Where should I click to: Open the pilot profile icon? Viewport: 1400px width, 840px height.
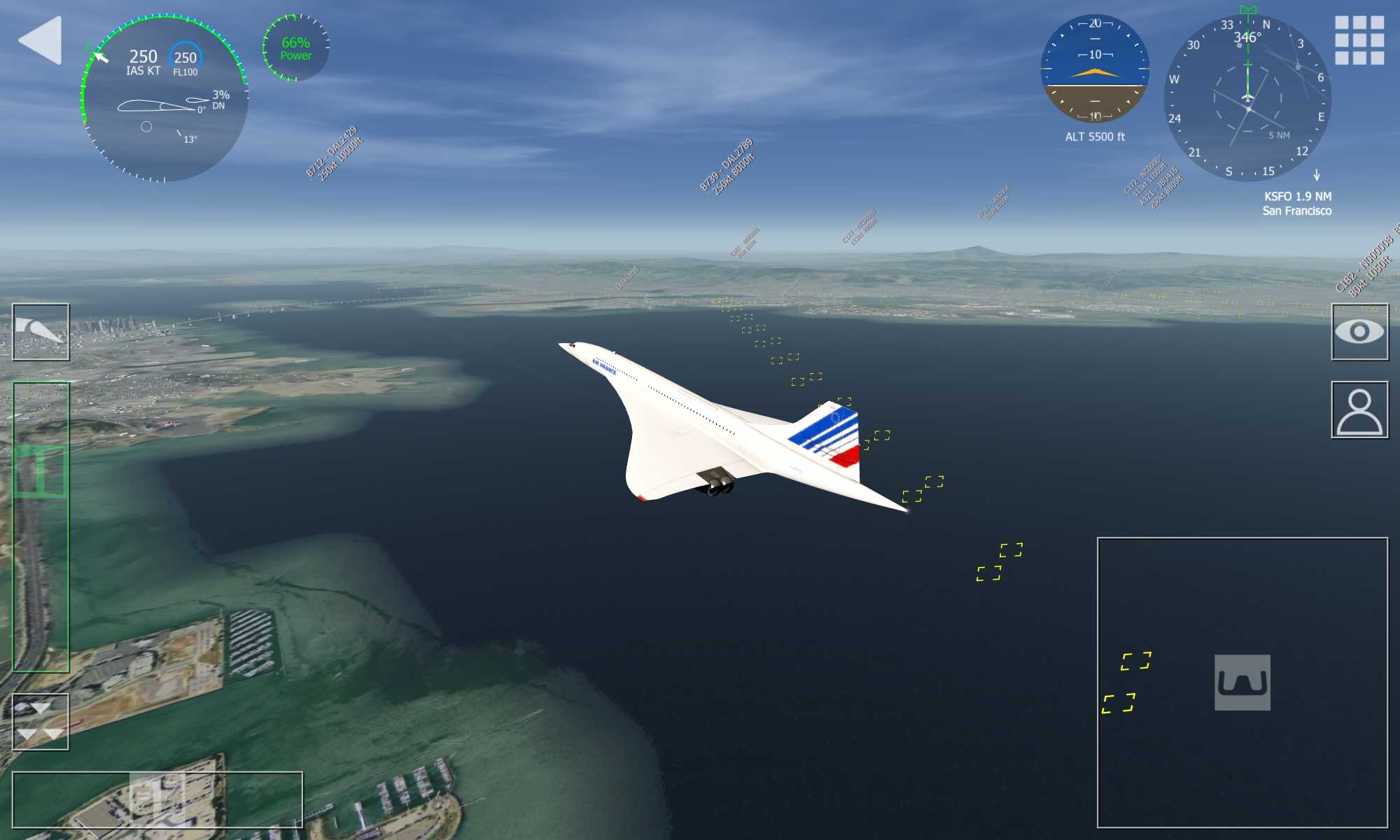tap(1359, 410)
